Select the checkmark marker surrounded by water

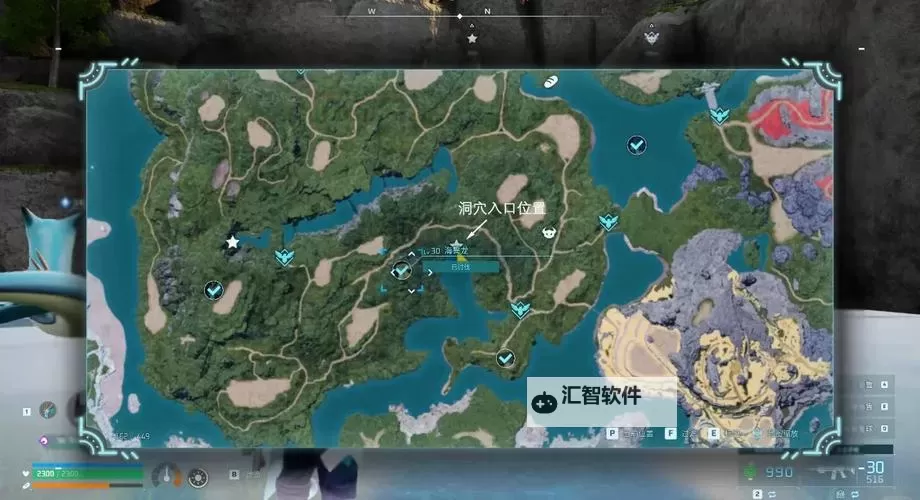click(x=636, y=146)
